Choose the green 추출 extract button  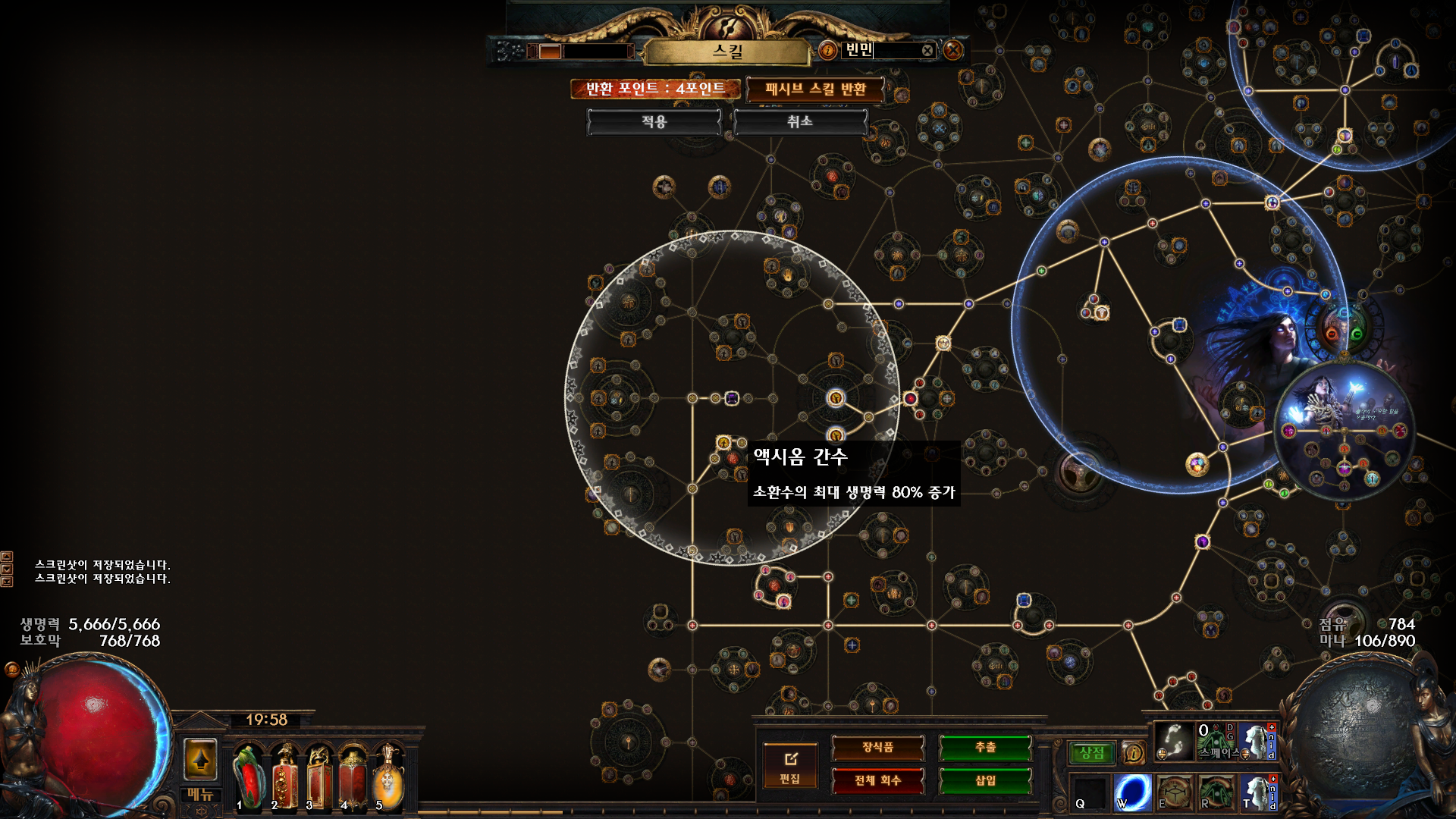985,748
